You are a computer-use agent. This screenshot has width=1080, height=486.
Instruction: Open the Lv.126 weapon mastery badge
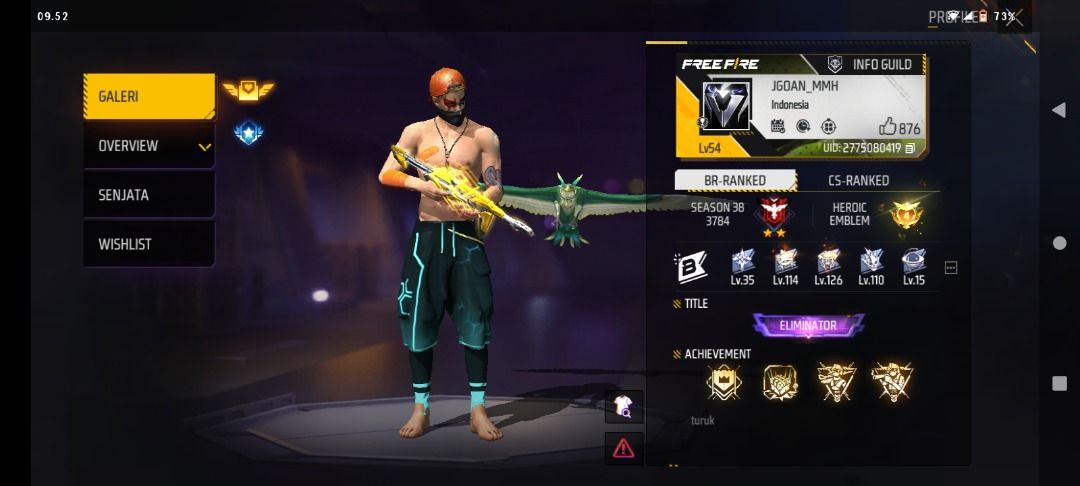828,266
